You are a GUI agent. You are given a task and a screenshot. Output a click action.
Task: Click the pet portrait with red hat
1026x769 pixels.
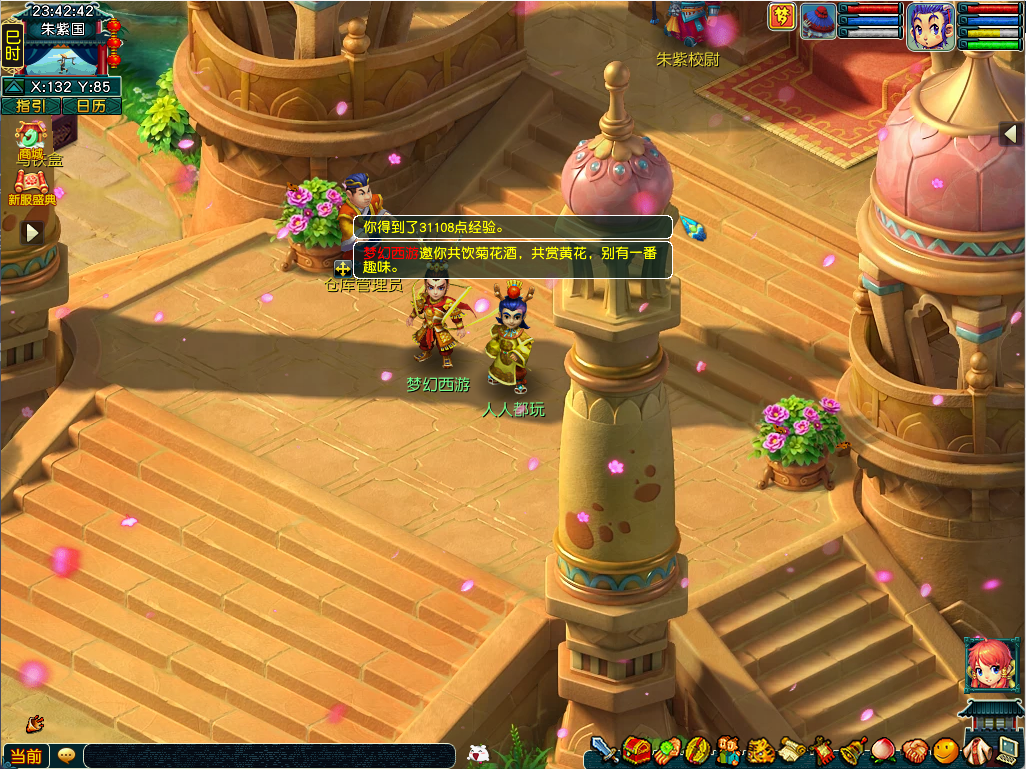pyautogui.click(x=818, y=21)
